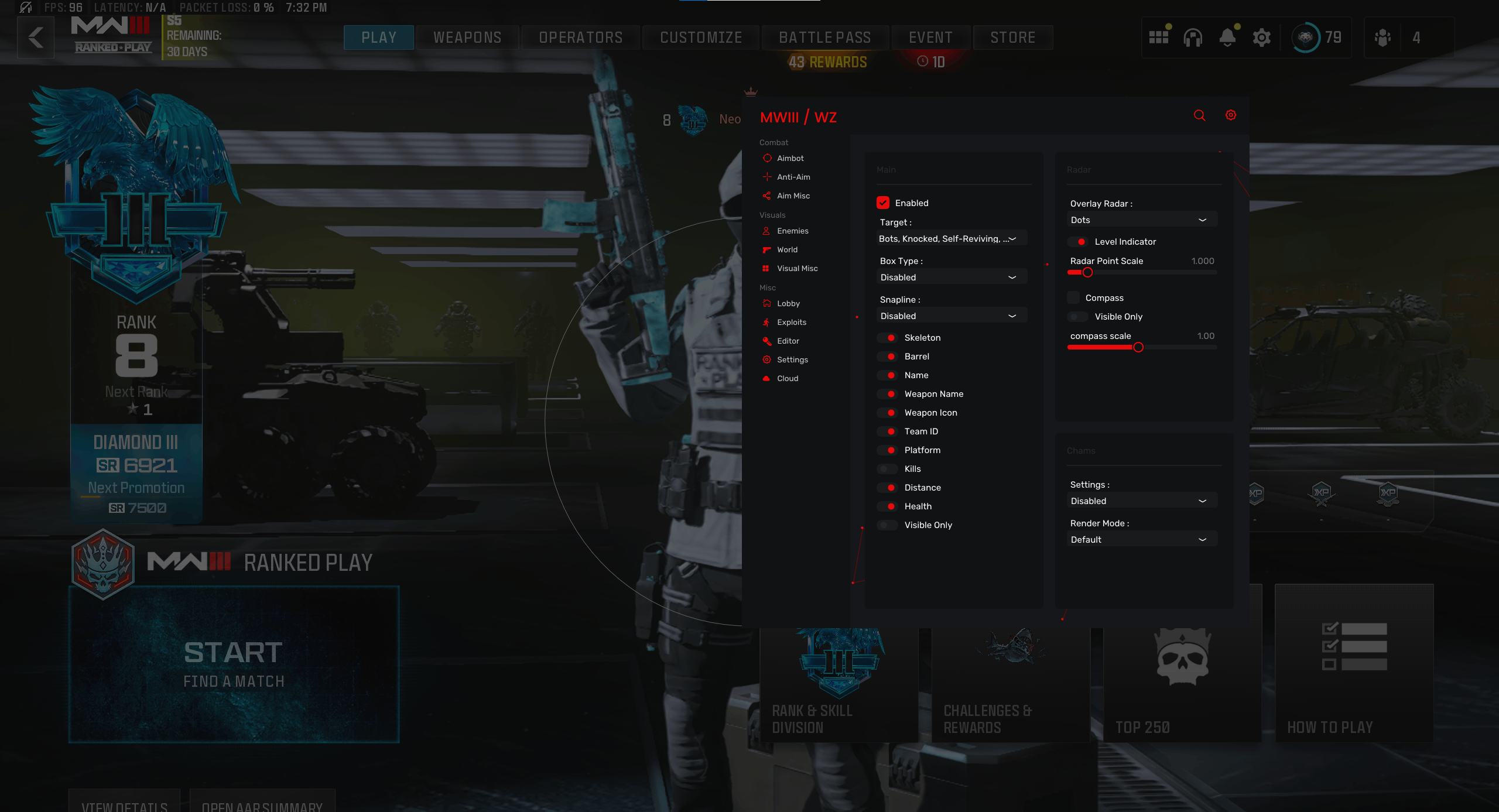This screenshot has width=1499, height=812.
Task: Click the overlay panel's search icon
Action: pyautogui.click(x=1199, y=115)
